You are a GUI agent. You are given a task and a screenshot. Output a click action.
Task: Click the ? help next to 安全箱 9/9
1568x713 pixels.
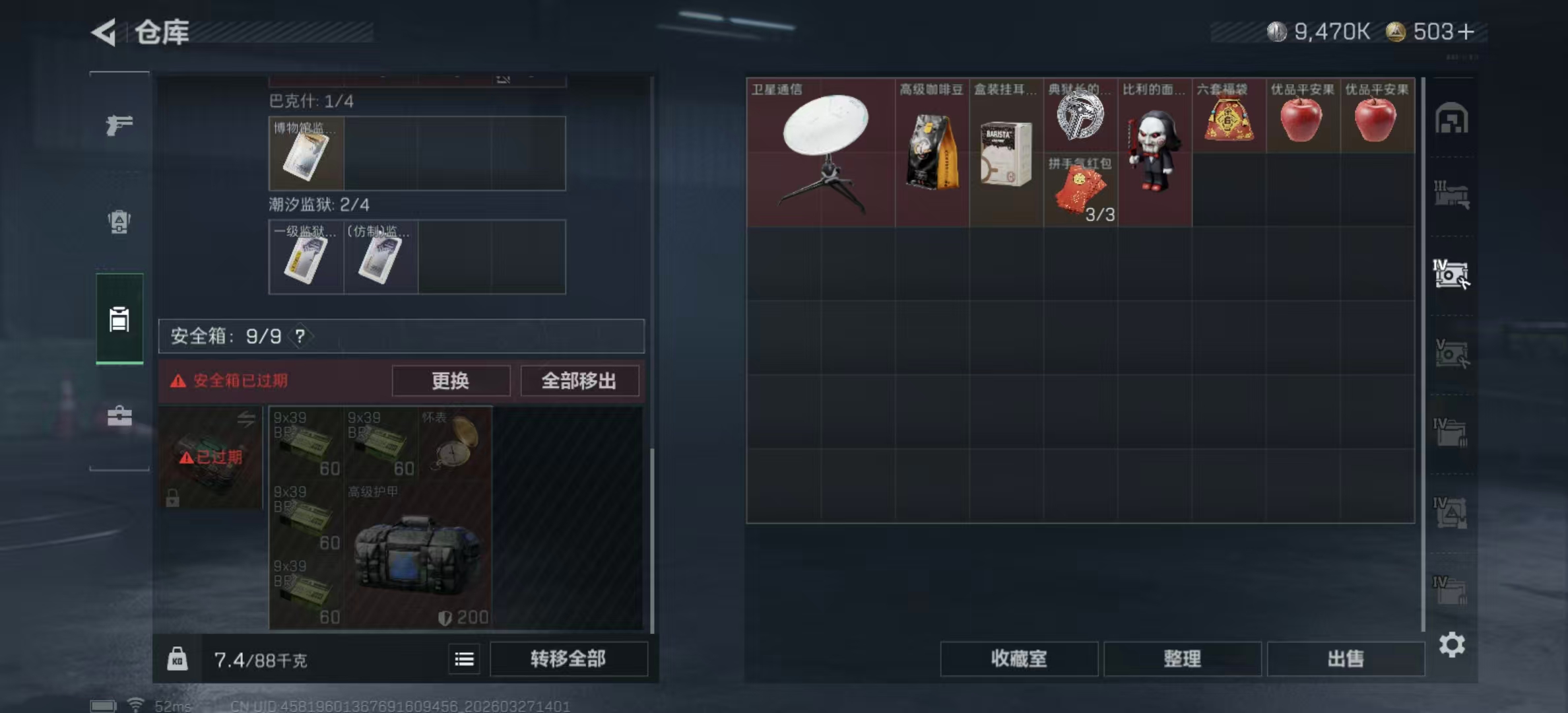(x=300, y=335)
